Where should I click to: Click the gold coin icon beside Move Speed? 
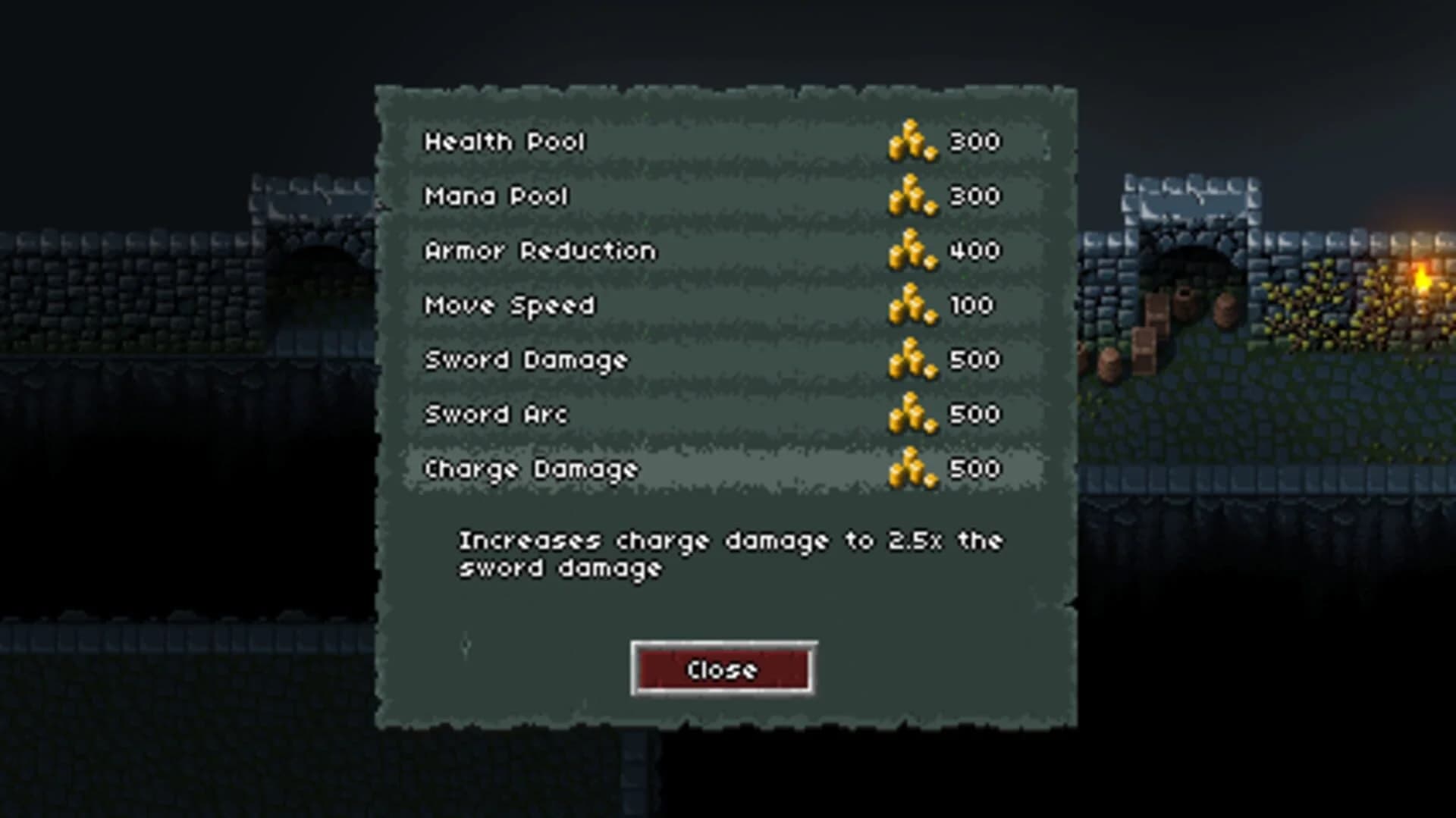(x=912, y=305)
